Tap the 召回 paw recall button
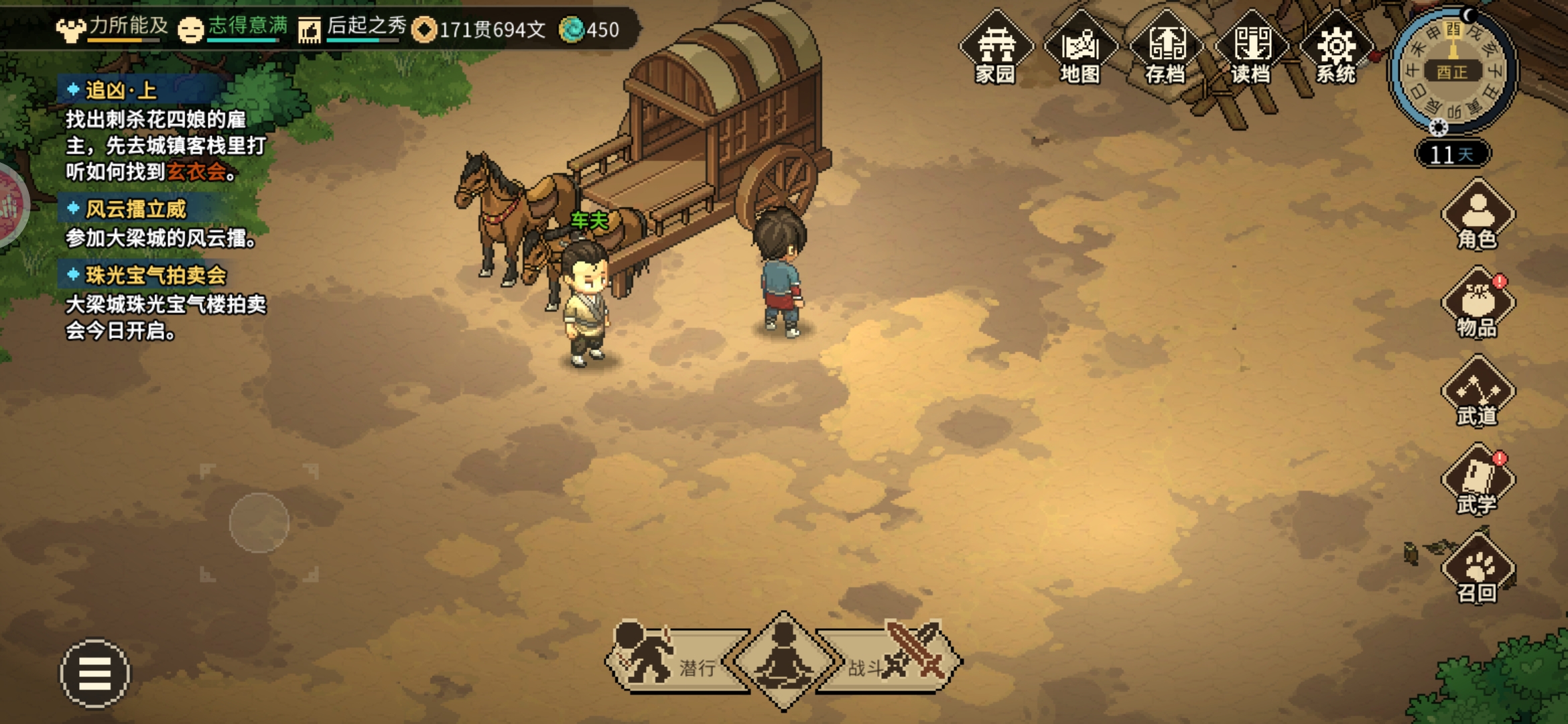This screenshot has width=1568, height=724. pos(1478,570)
